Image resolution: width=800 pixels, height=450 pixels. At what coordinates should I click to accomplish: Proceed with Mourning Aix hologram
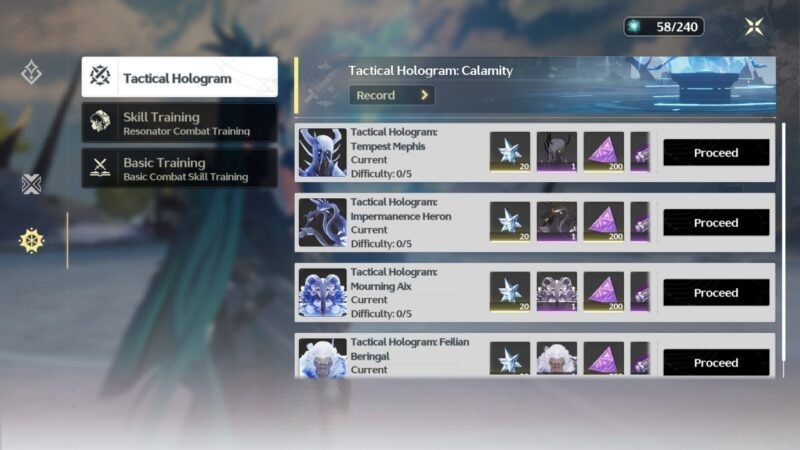point(716,293)
